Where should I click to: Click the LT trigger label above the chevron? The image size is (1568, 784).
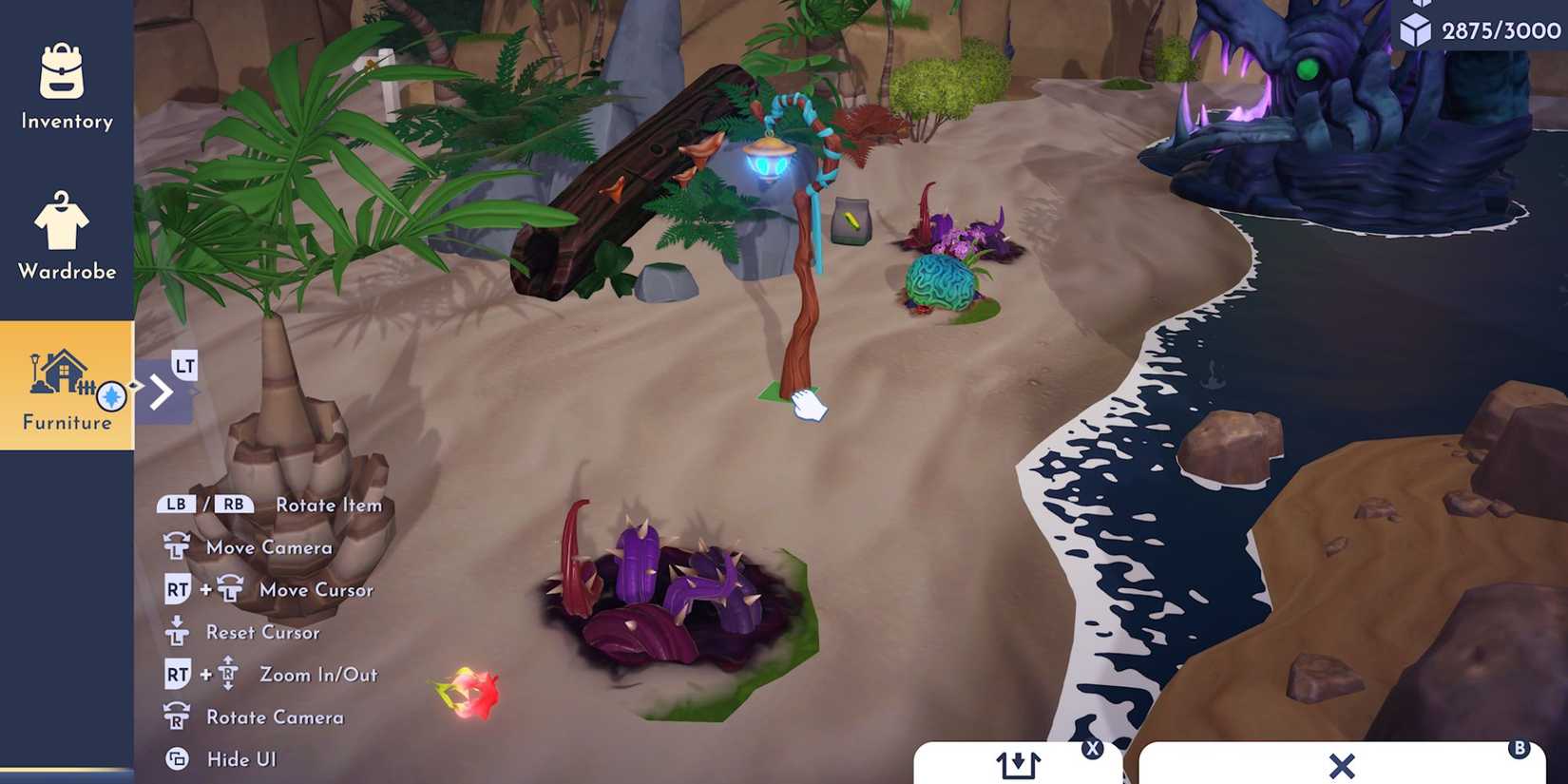(184, 364)
